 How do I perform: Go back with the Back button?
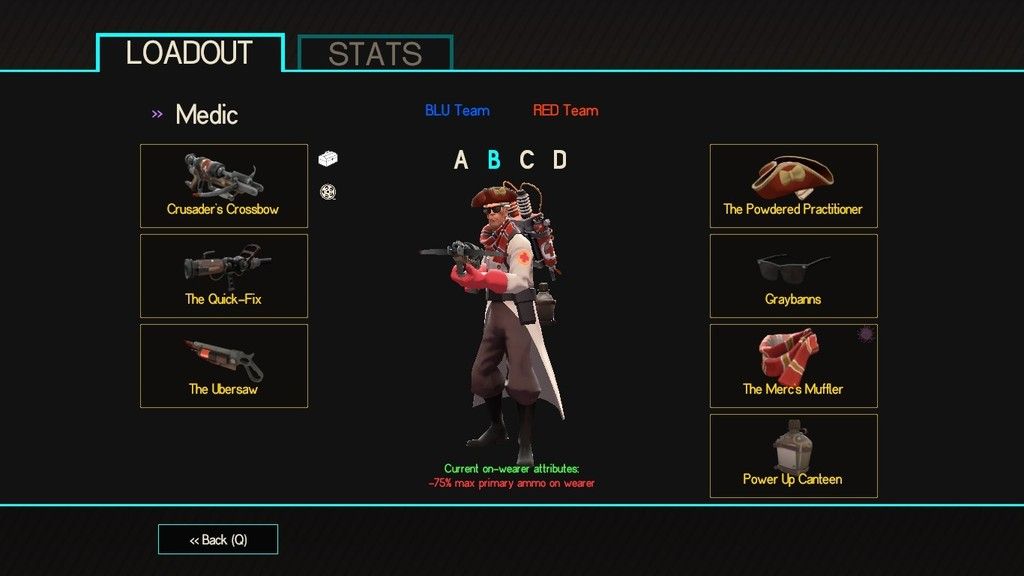[x=218, y=539]
